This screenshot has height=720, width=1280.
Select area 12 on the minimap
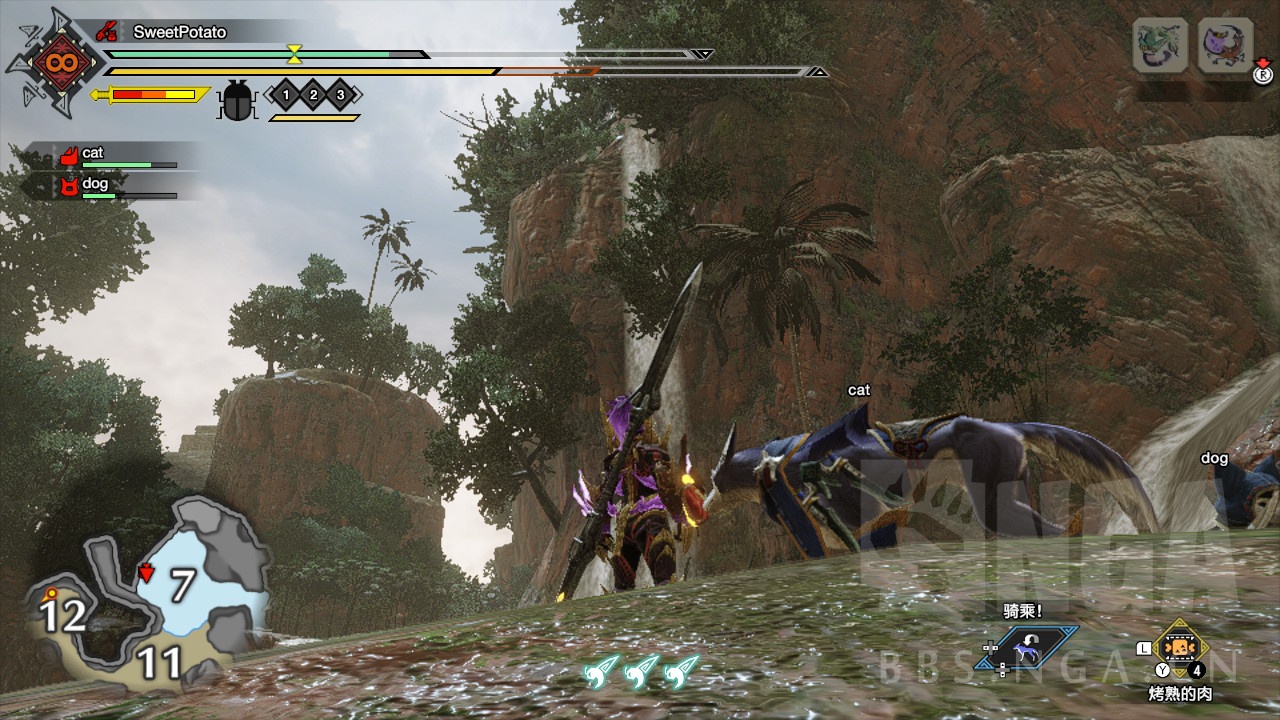[x=62, y=616]
